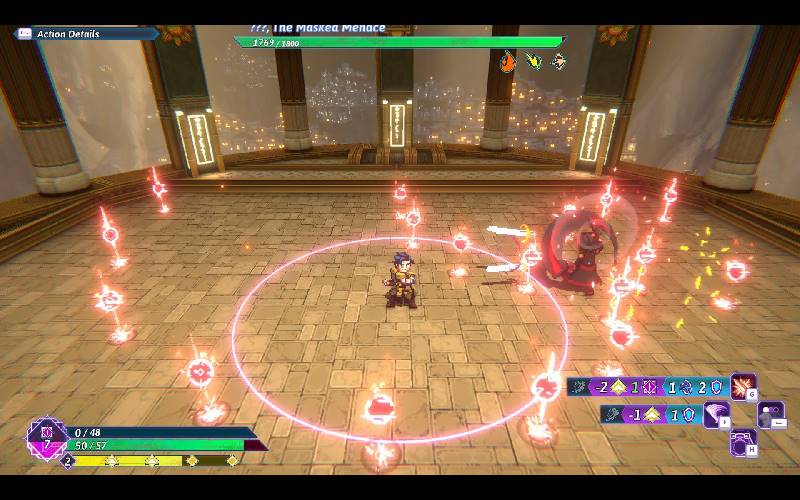Inspect the boss's third status effect icon
This screenshot has height=500, width=800.
[559, 61]
